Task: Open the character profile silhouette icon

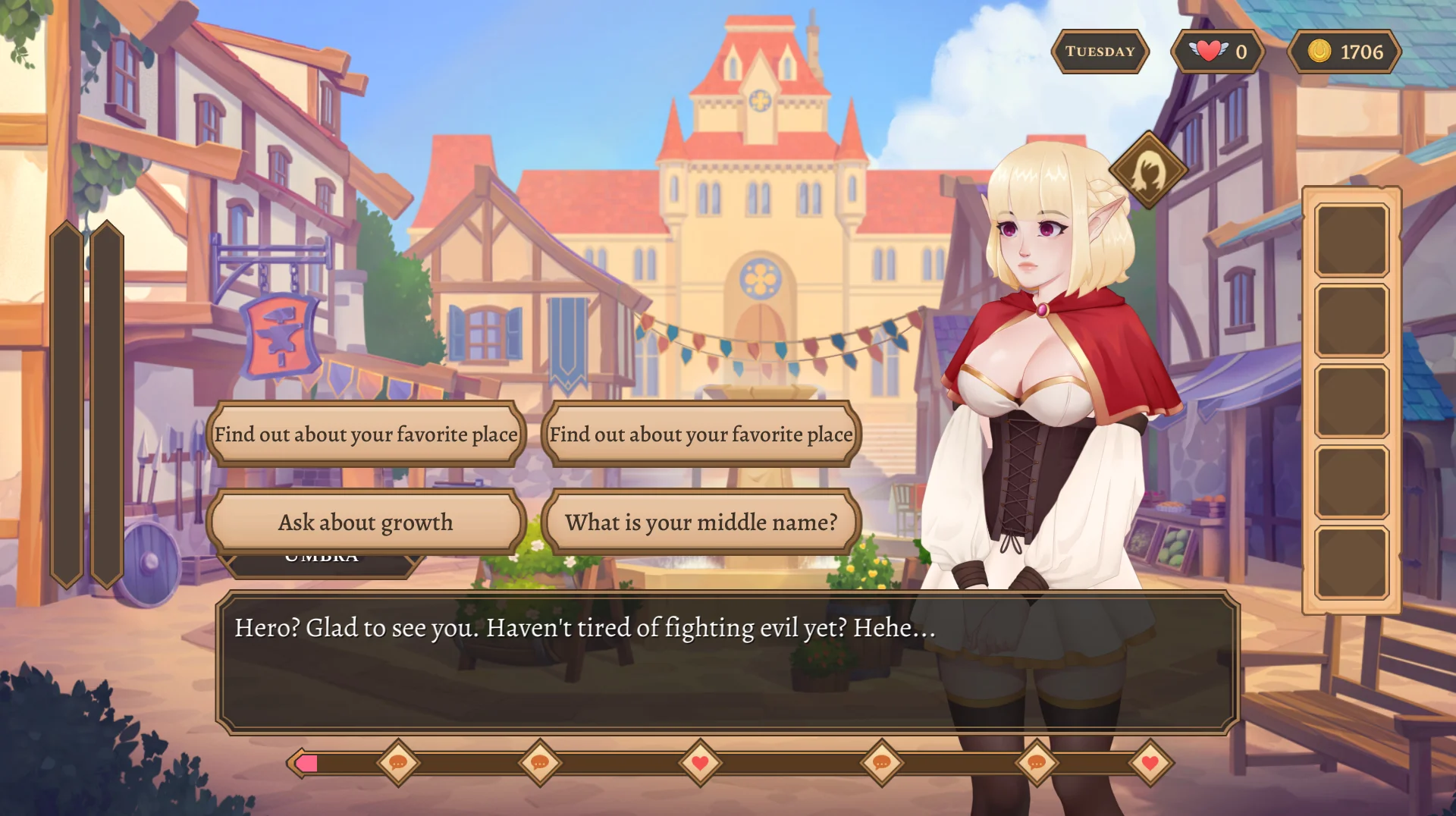Action: coord(1148,171)
